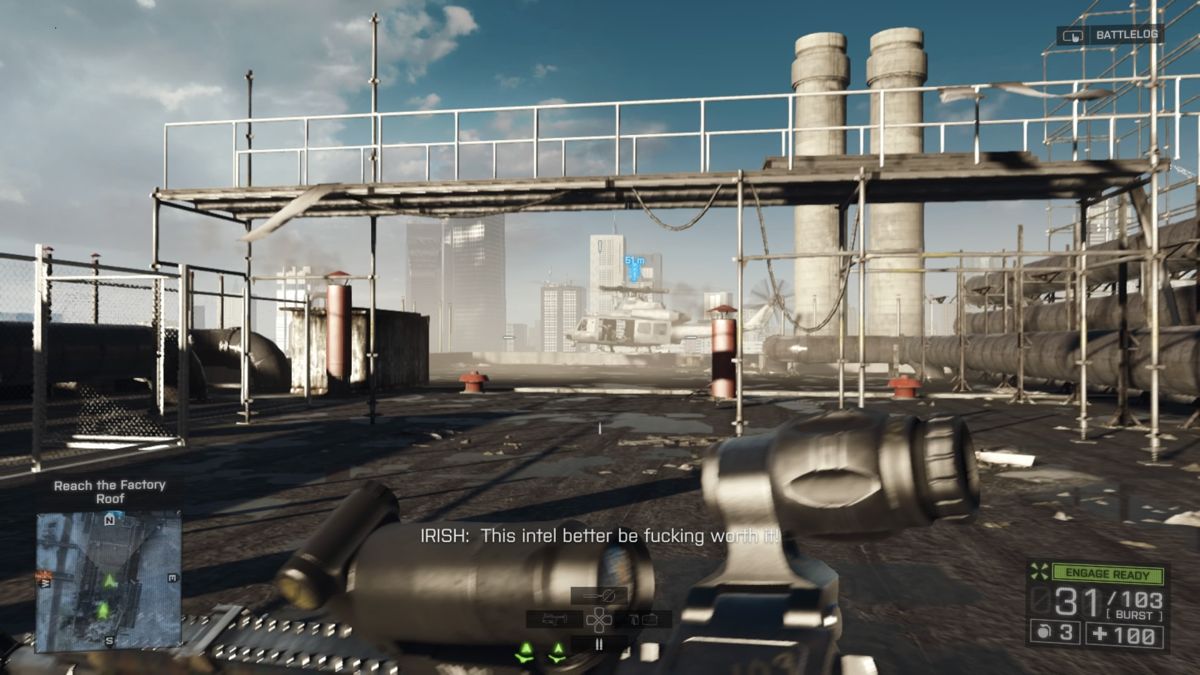This screenshot has height=675, width=1200.
Task: Open the Battlelog panel
Action: click(1110, 35)
